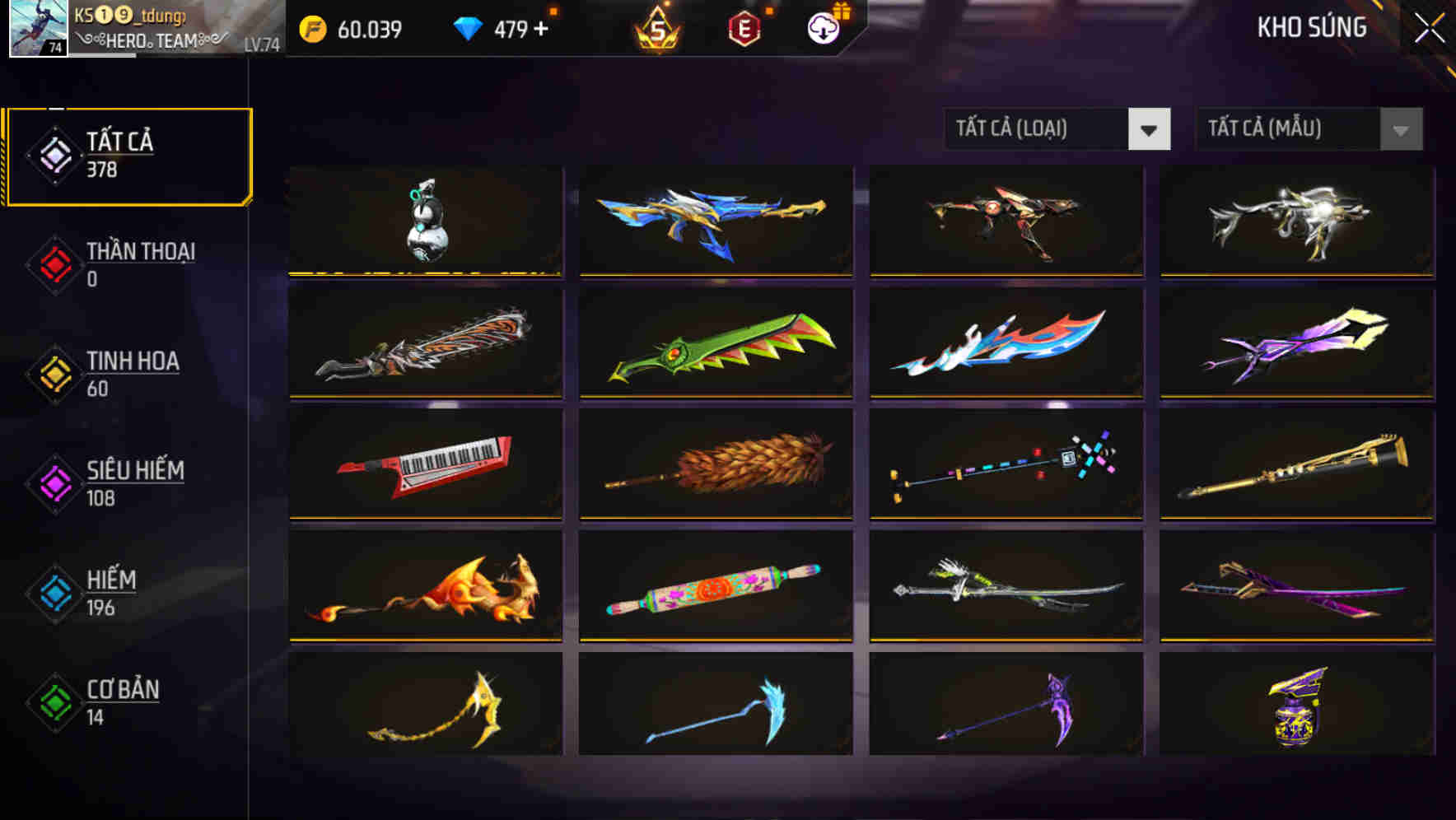Click the player avatar portrait
The height and width of the screenshot is (820, 1456).
coord(38,30)
